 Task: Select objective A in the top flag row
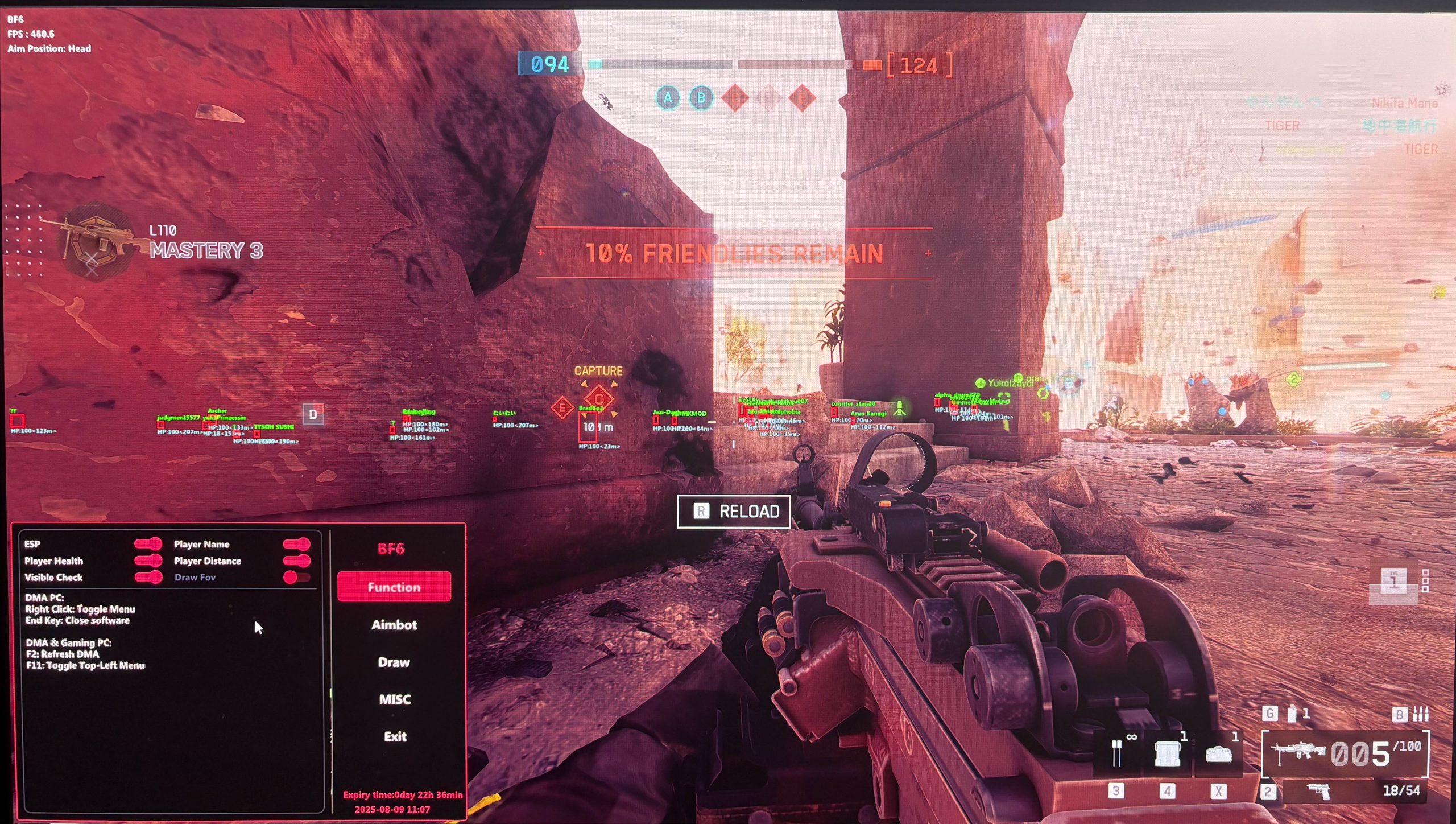668,98
